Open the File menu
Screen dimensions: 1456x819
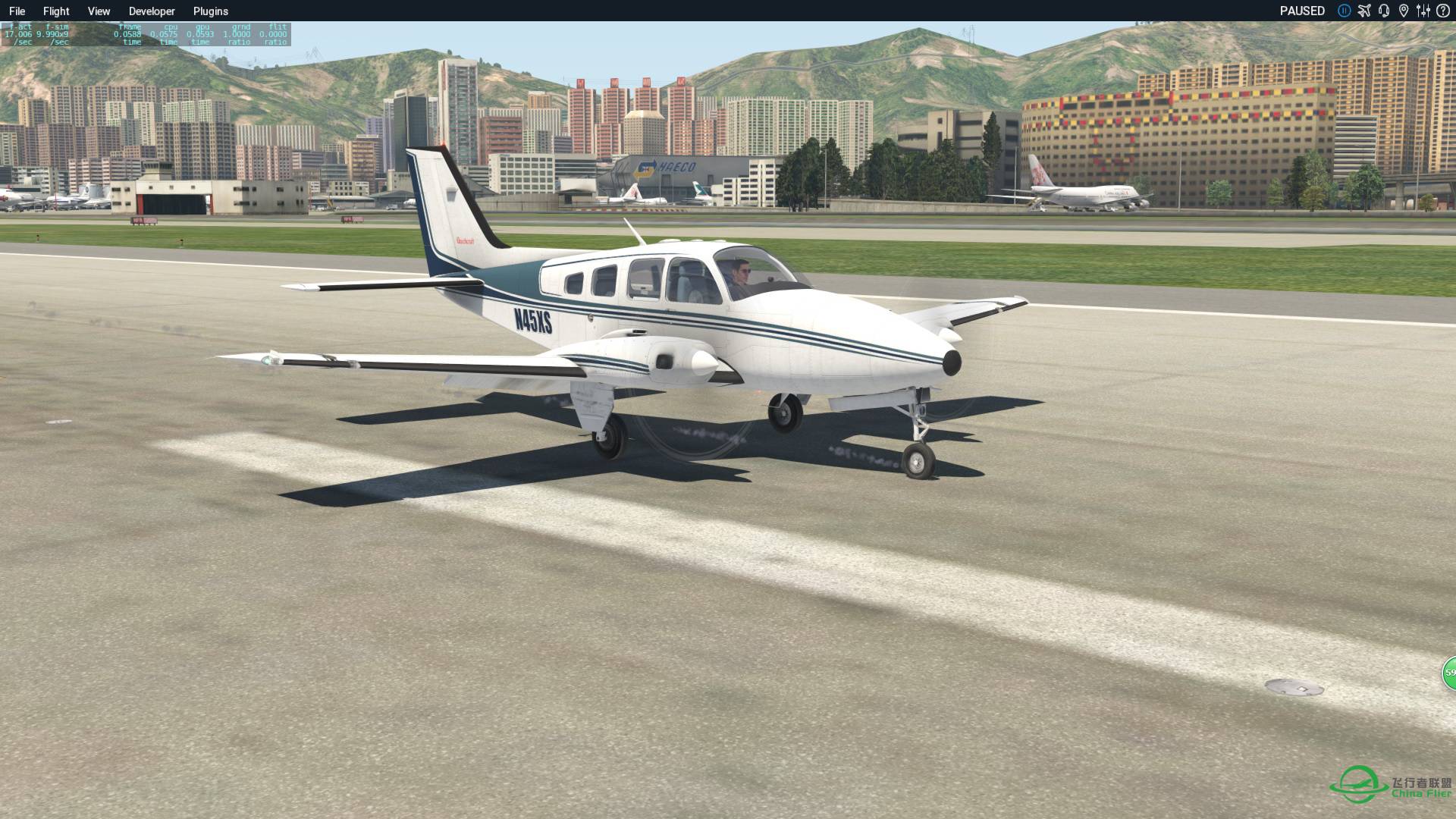tap(17, 11)
